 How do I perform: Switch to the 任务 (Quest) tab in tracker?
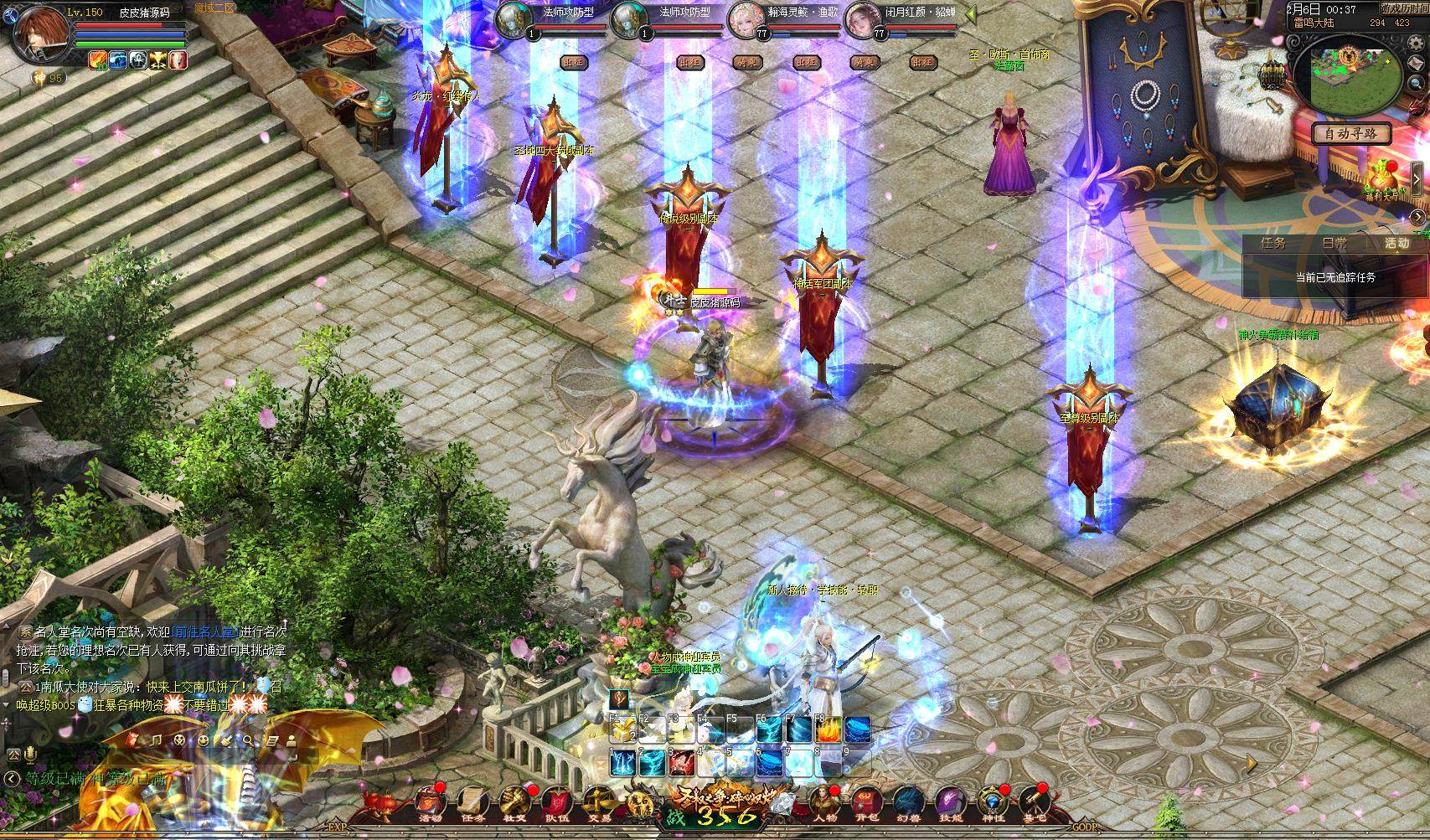click(x=1274, y=244)
